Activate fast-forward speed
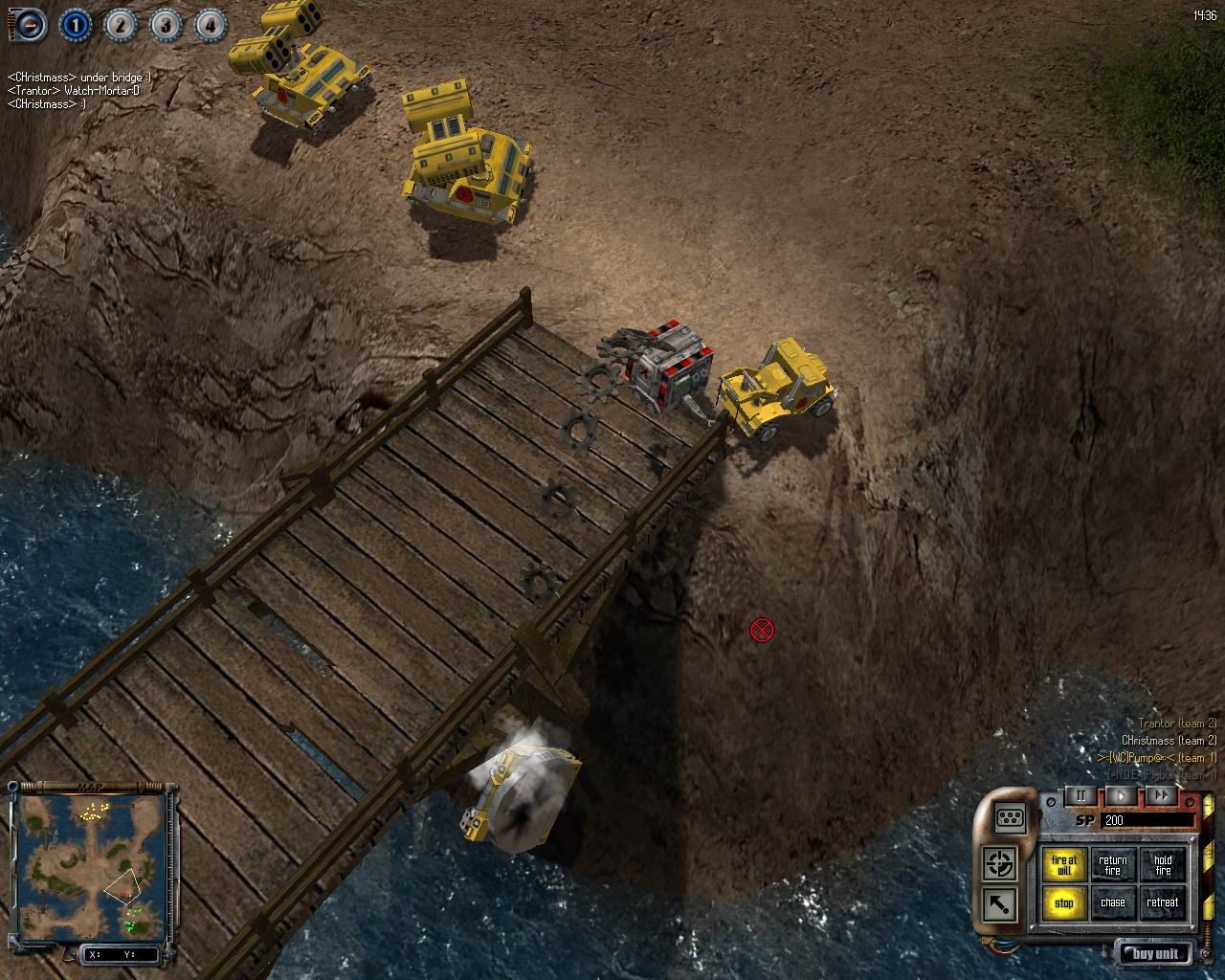Viewport: 1225px width, 980px height. (x=1161, y=795)
